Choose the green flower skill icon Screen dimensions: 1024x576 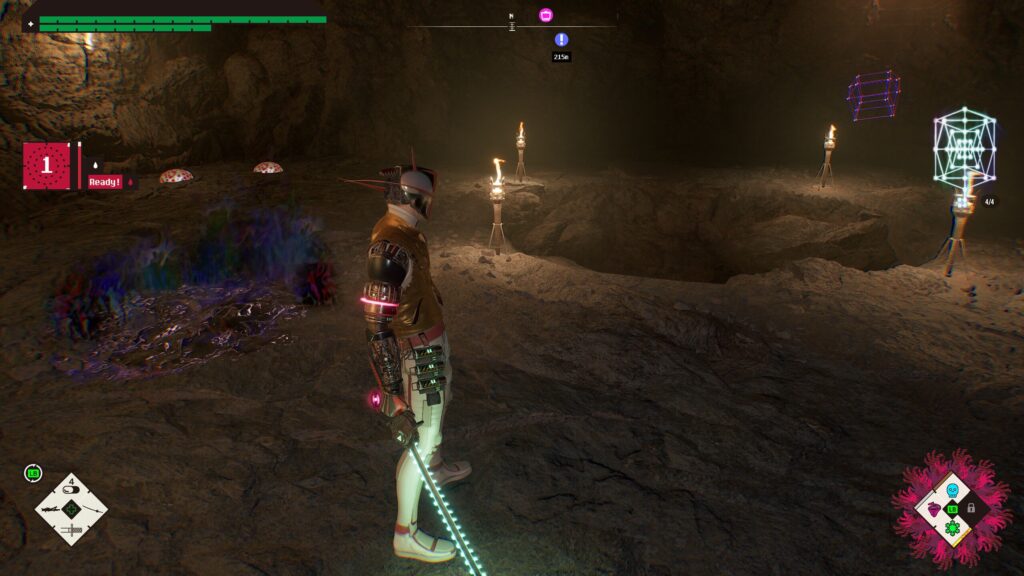952,527
